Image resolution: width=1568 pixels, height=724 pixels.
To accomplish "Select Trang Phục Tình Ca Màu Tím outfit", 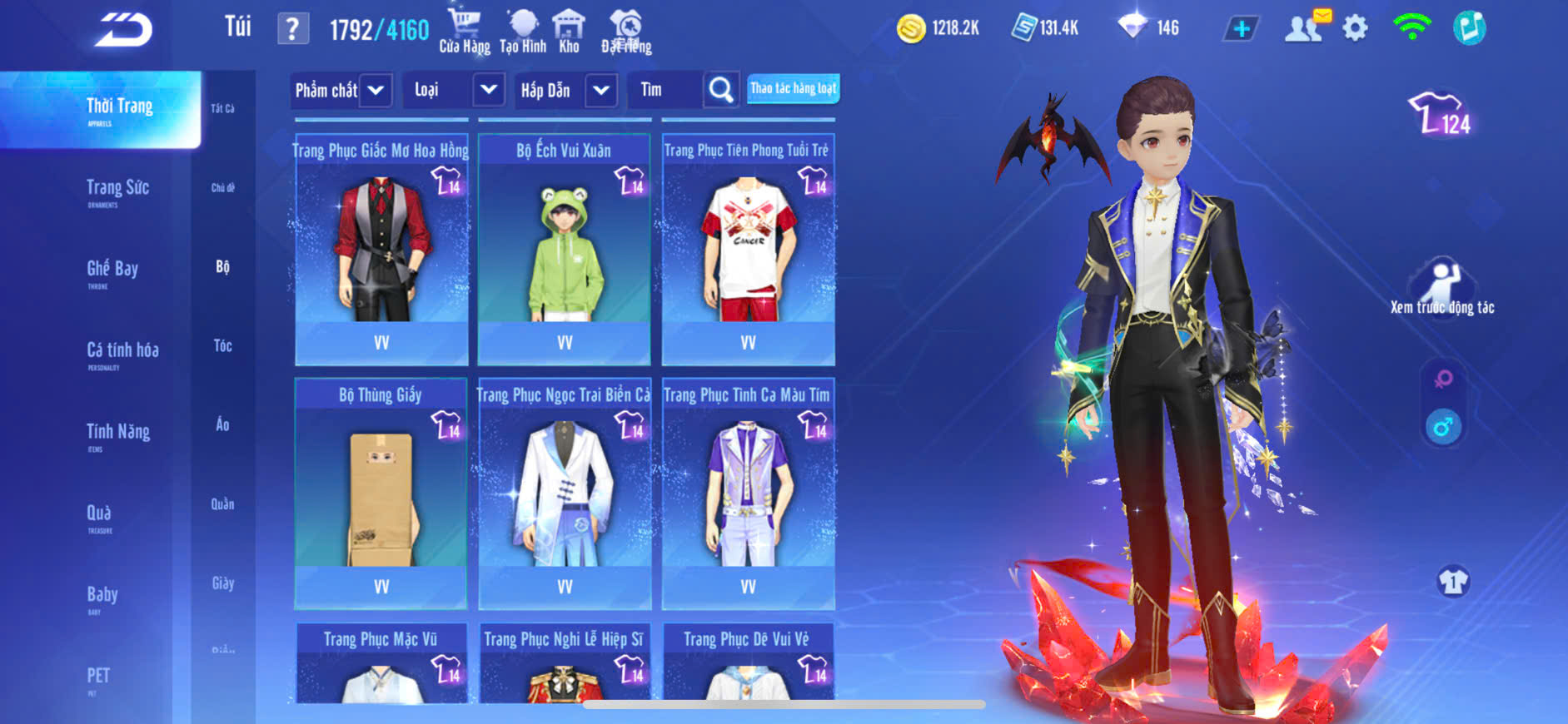I will [748, 493].
